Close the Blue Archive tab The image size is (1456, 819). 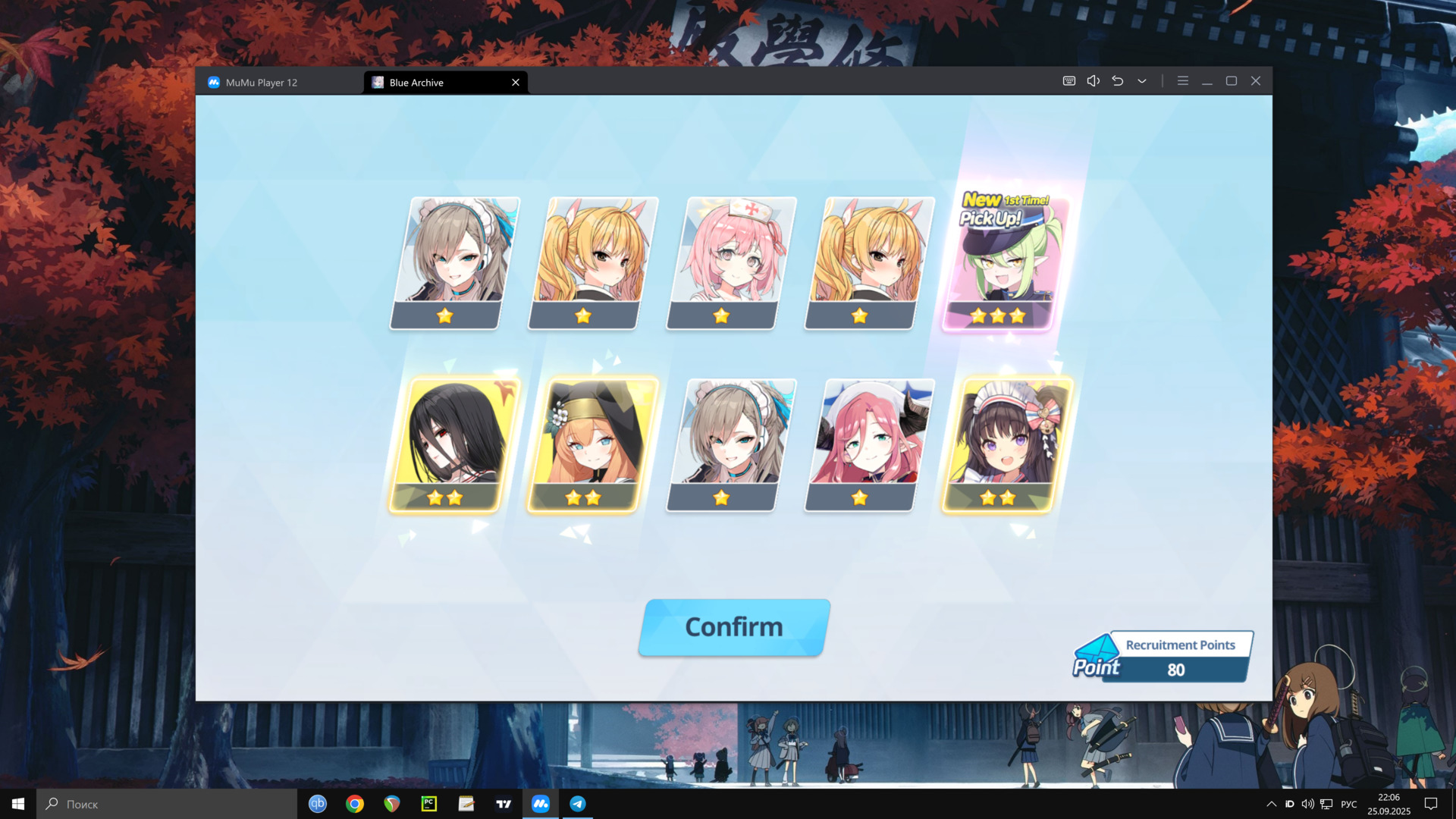pyautogui.click(x=516, y=82)
